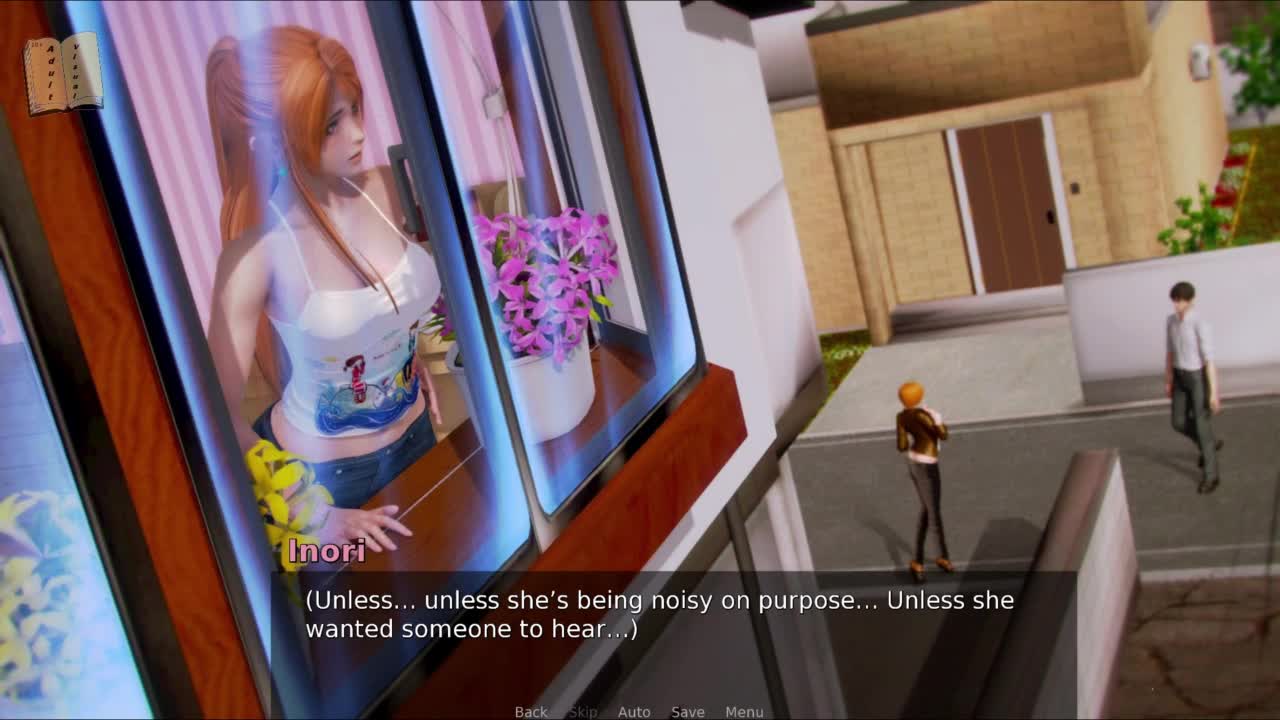
Task: Open the Save screen
Action: click(x=688, y=711)
